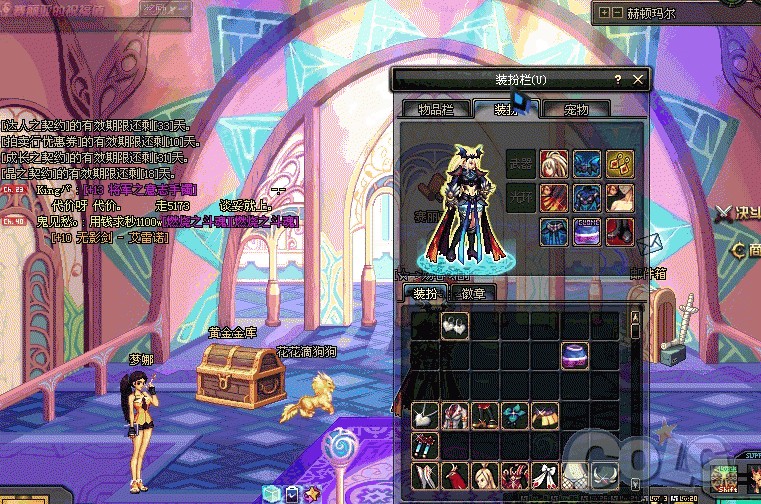
Task: Switch to the 物品栏 inventory tab
Action: (x=436, y=109)
